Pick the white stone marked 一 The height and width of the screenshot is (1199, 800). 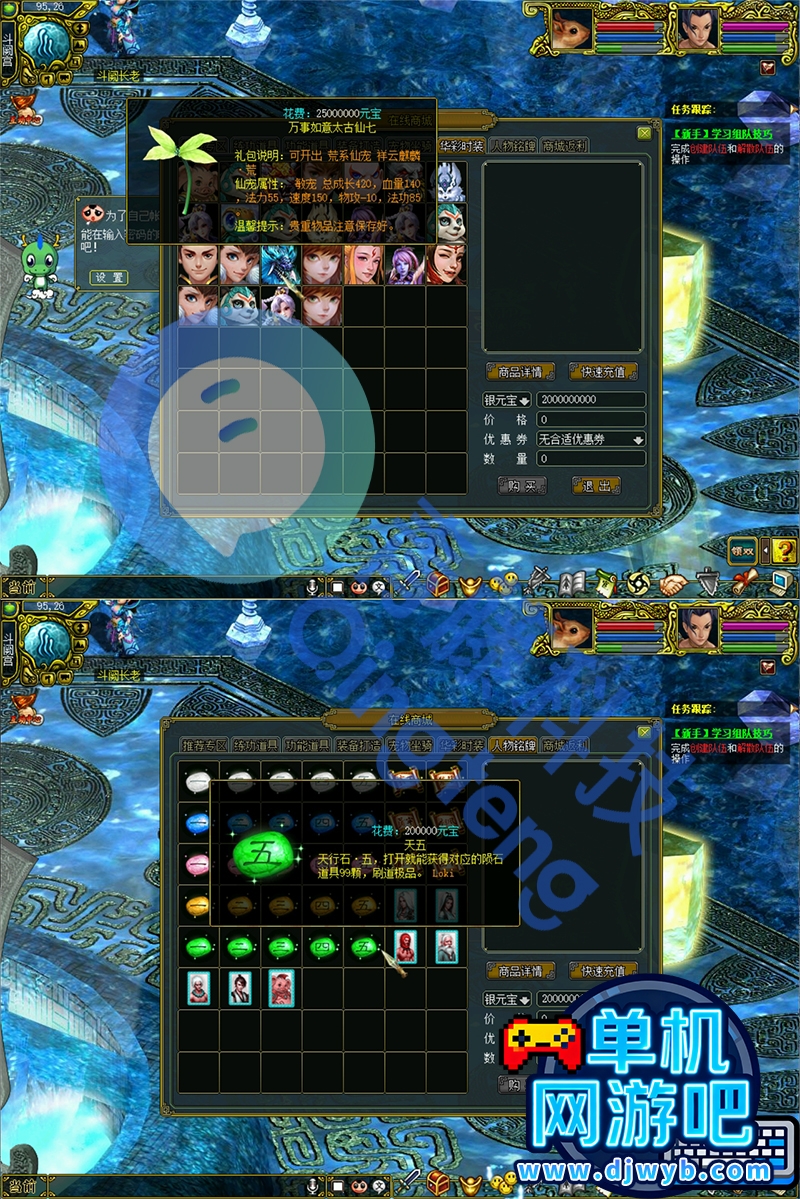tap(198, 778)
